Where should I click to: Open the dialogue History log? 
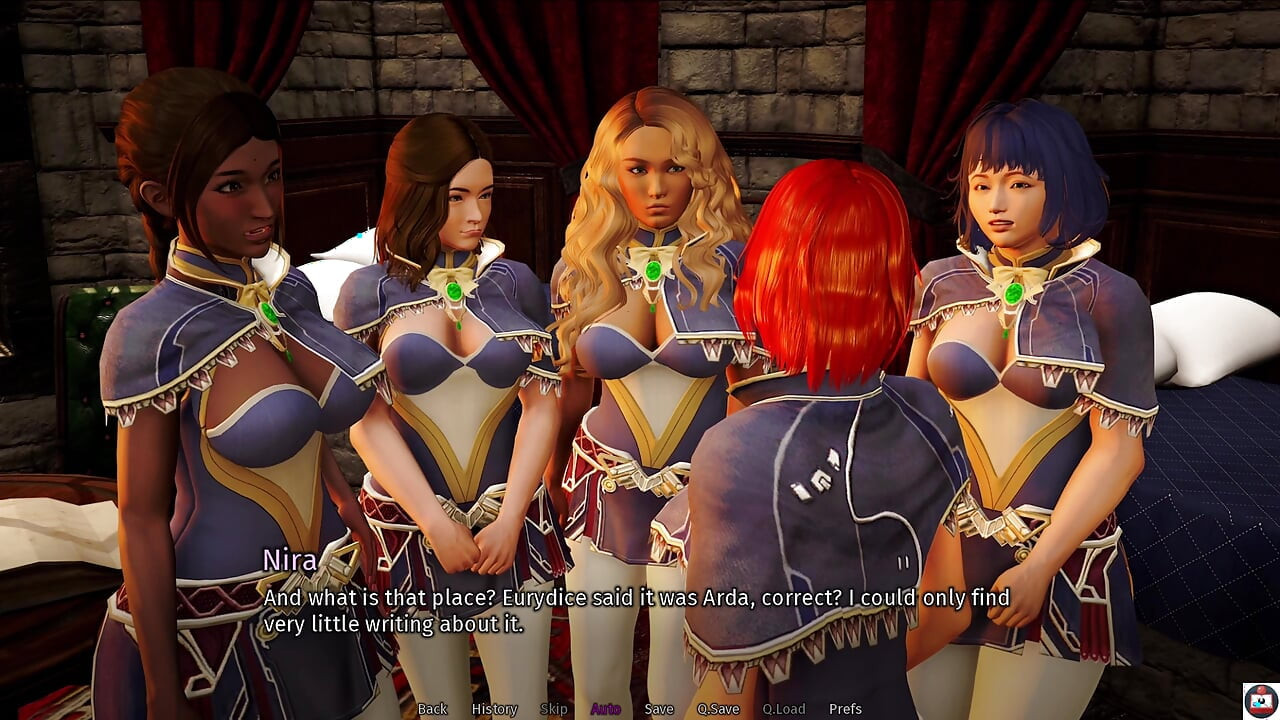coord(494,709)
